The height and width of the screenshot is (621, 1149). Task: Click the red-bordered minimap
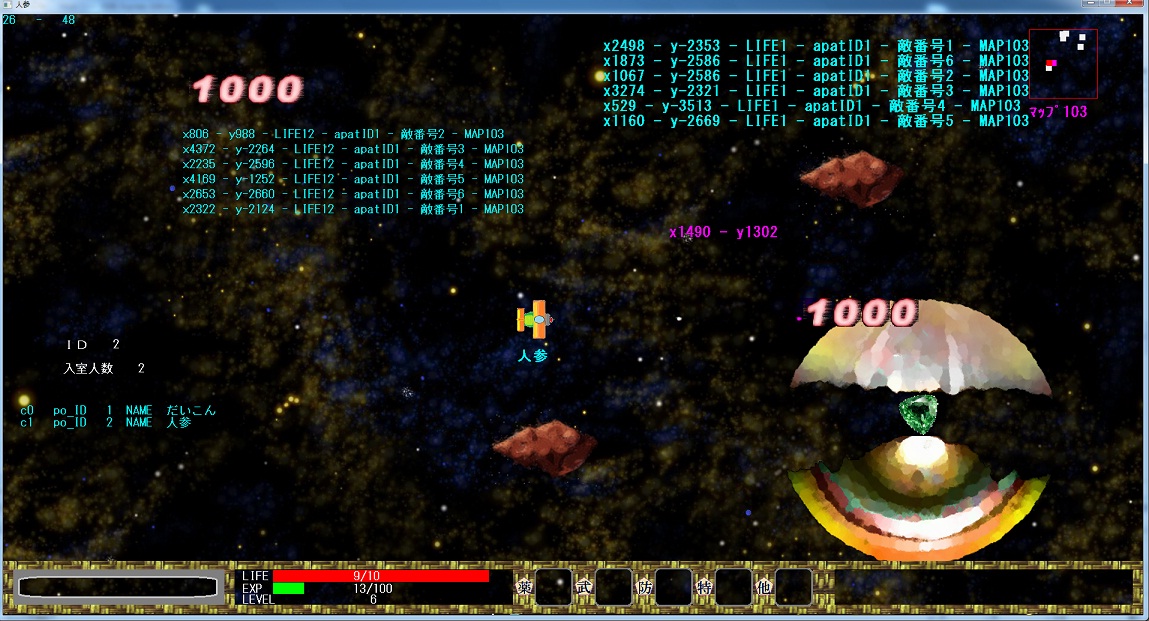(1063, 63)
